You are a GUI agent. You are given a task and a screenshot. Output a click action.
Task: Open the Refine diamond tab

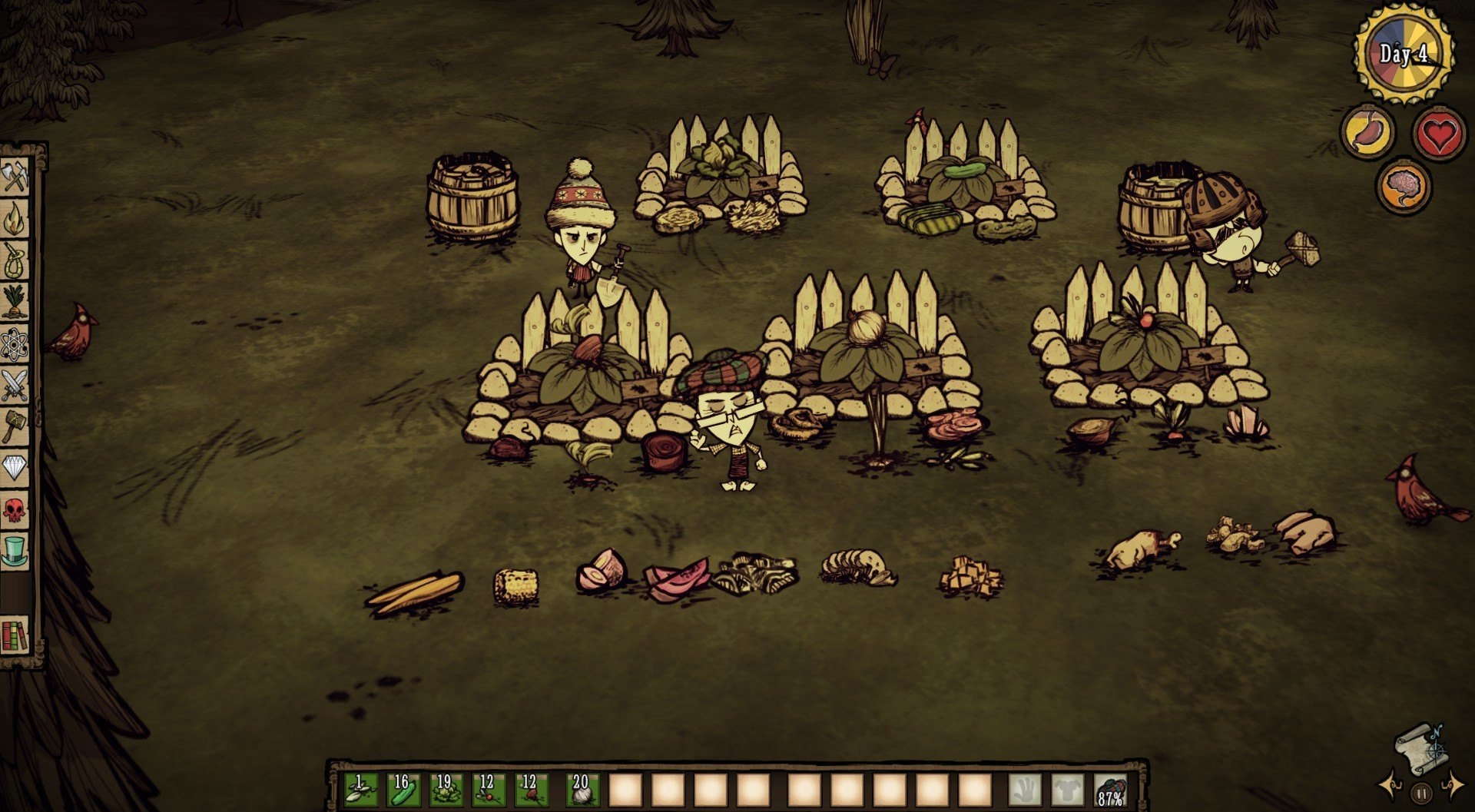[x=15, y=468]
